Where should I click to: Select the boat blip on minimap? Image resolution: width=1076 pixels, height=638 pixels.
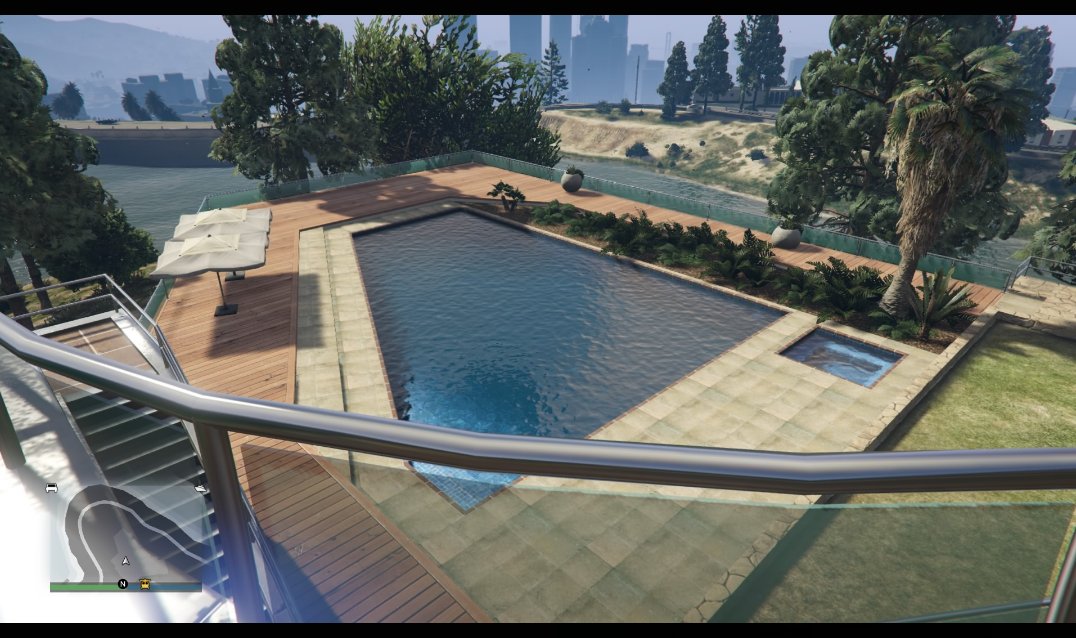click(x=201, y=488)
